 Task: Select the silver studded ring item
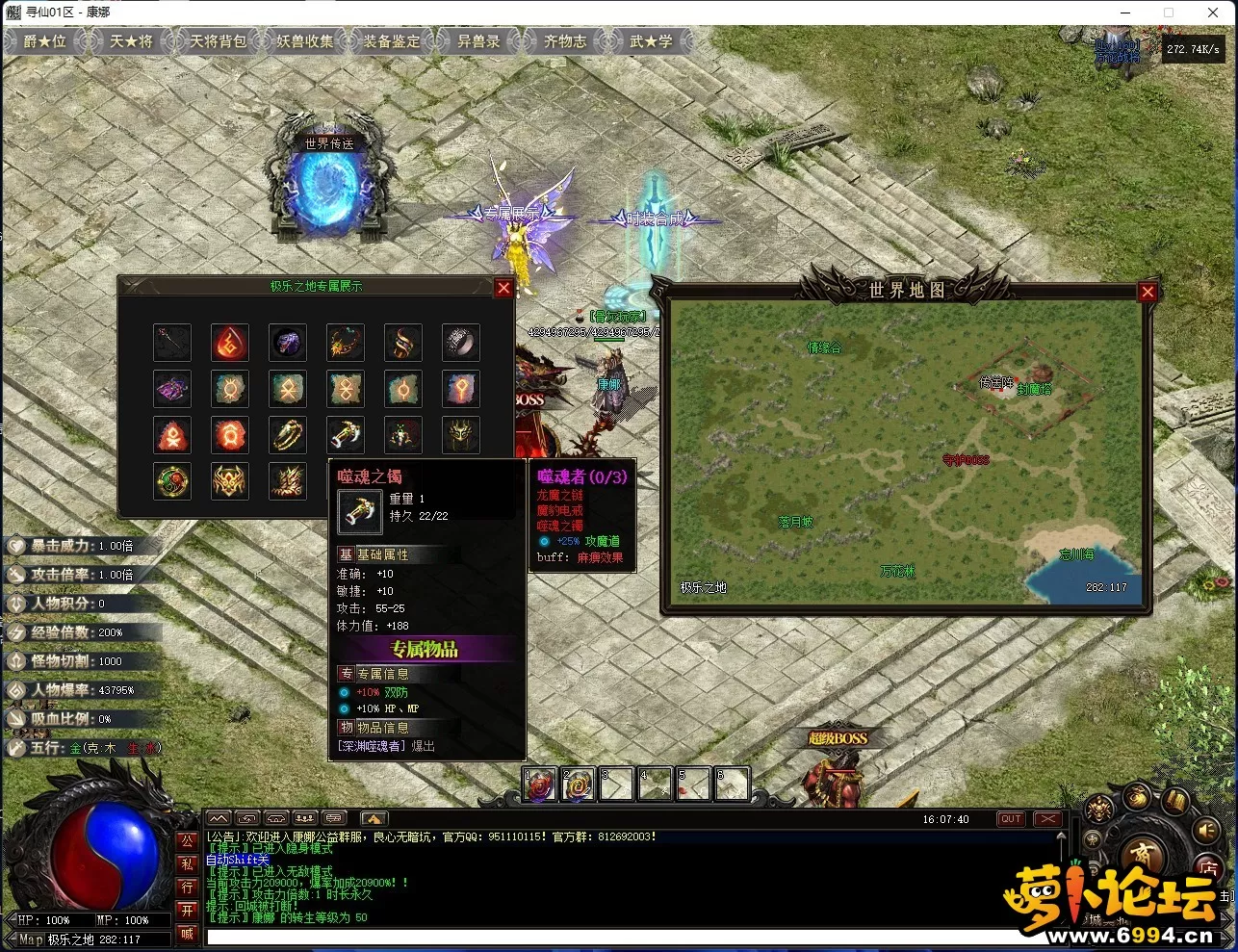point(461,342)
